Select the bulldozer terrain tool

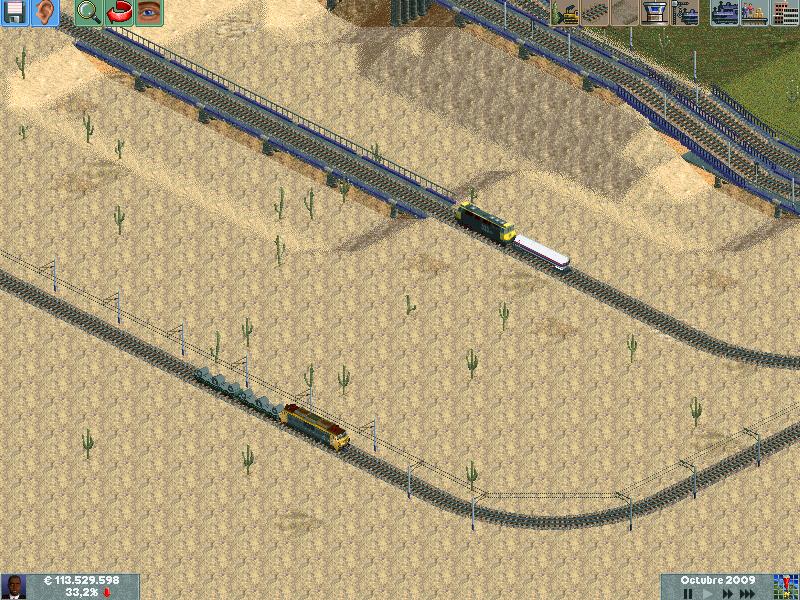coord(565,13)
